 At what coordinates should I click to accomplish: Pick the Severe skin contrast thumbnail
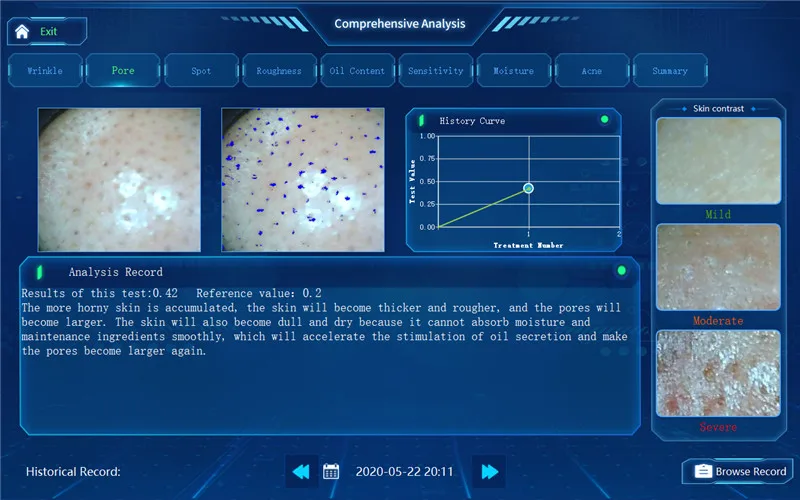pos(718,373)
